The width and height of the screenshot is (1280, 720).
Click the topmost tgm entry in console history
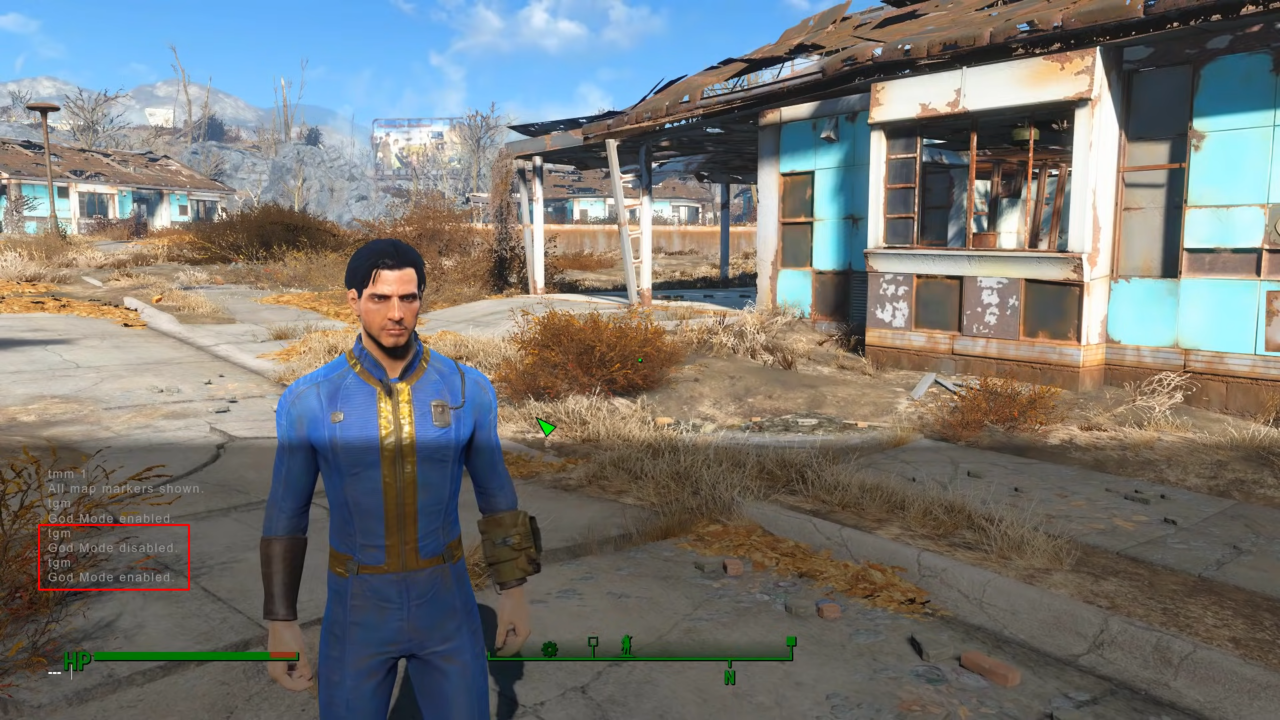point(58,503)
